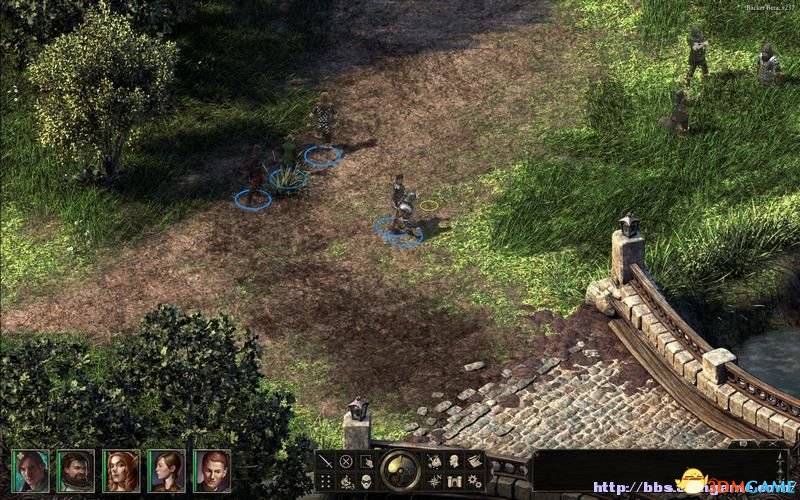Screen dimensions: 800x500
Task: Select the red-haired woman's portrait
Action: (121, 470)
